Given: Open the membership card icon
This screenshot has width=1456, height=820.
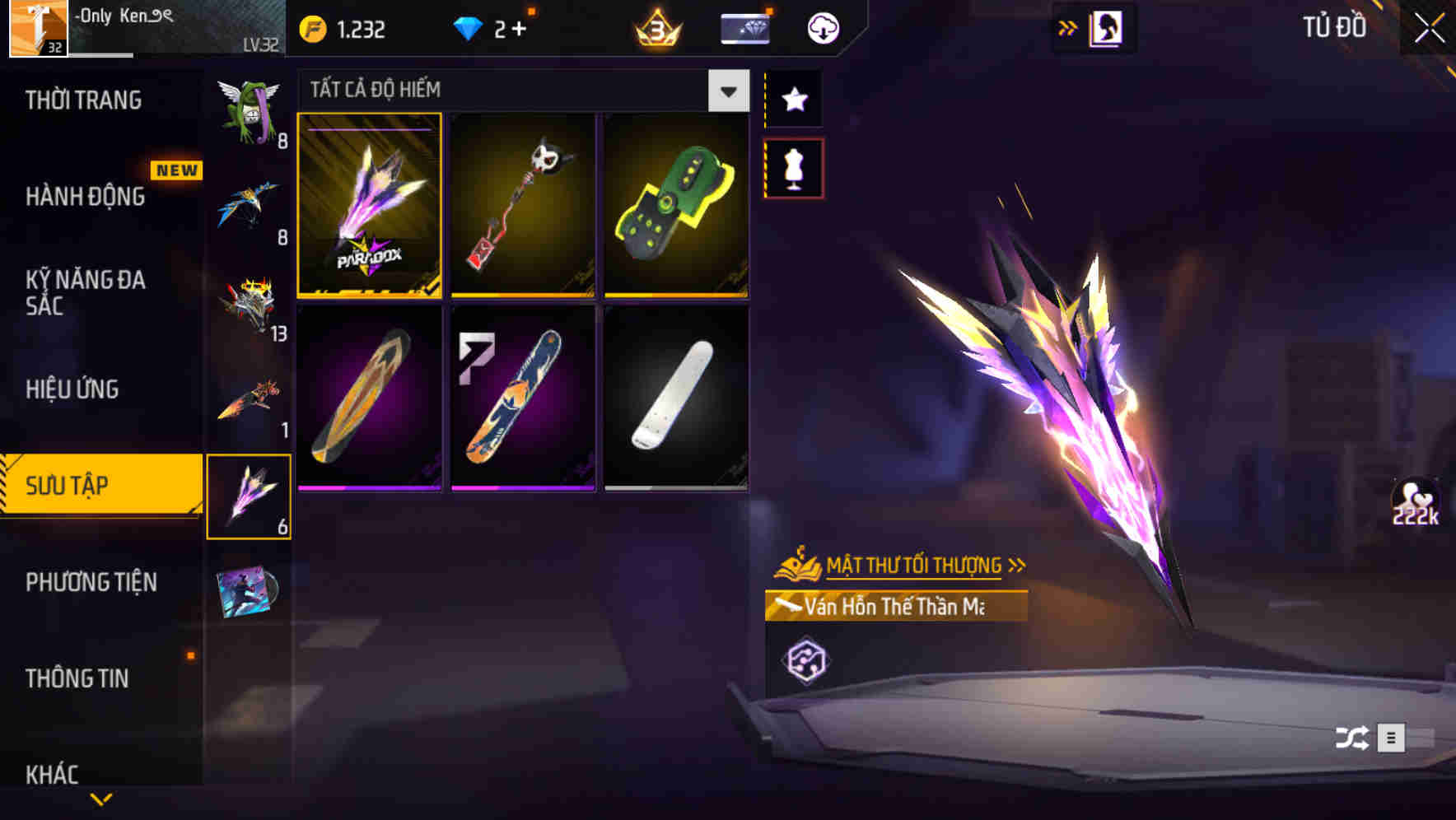Looking at the screenshot, I should click(744, 27).
